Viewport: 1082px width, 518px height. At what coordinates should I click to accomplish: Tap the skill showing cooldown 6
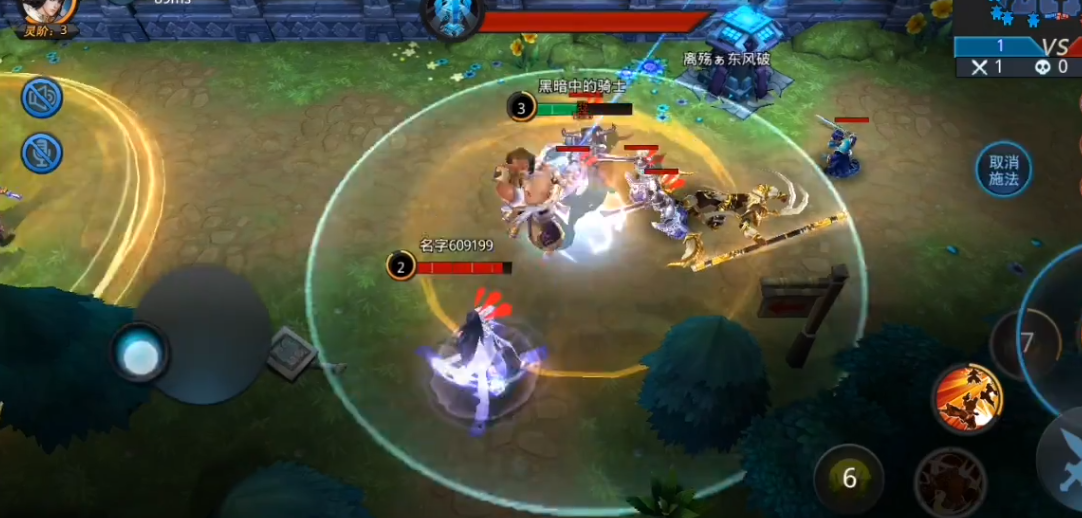point(849,479)
